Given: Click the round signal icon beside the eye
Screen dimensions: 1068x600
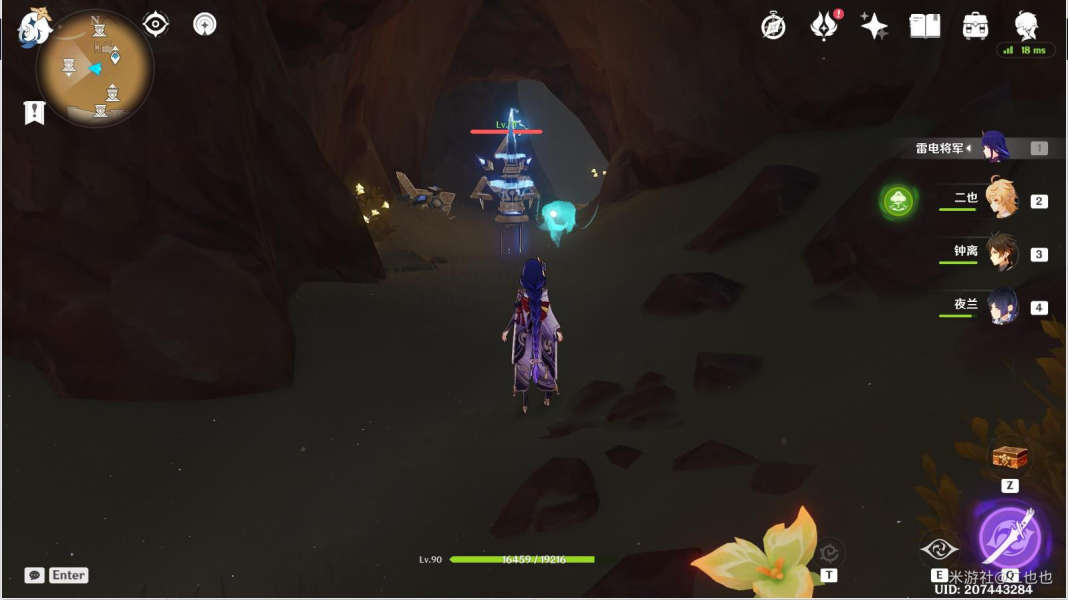Looking at the screenshot, I should [x=205, y=24].
